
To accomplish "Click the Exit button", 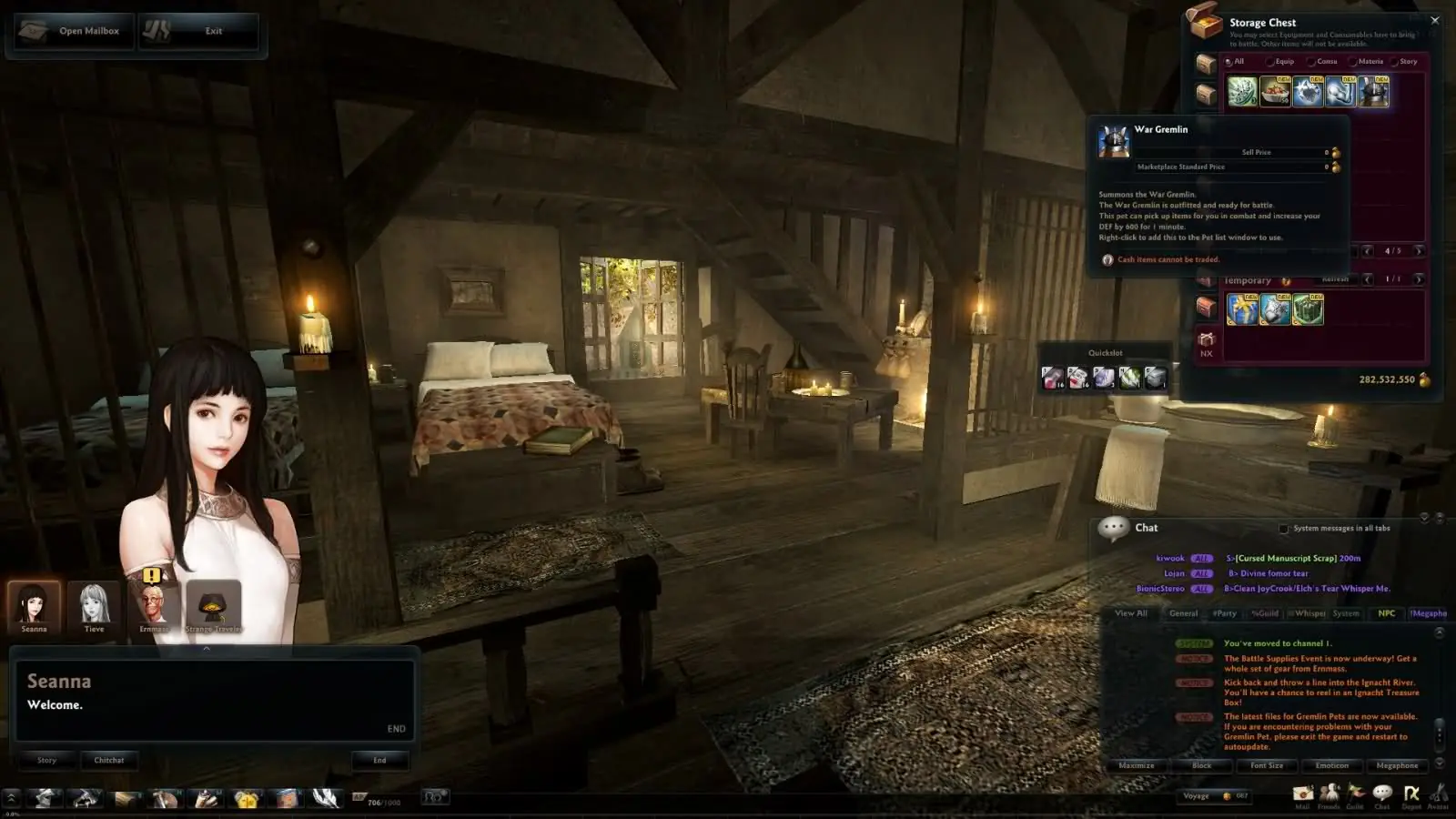I will [x=198, y=31].
